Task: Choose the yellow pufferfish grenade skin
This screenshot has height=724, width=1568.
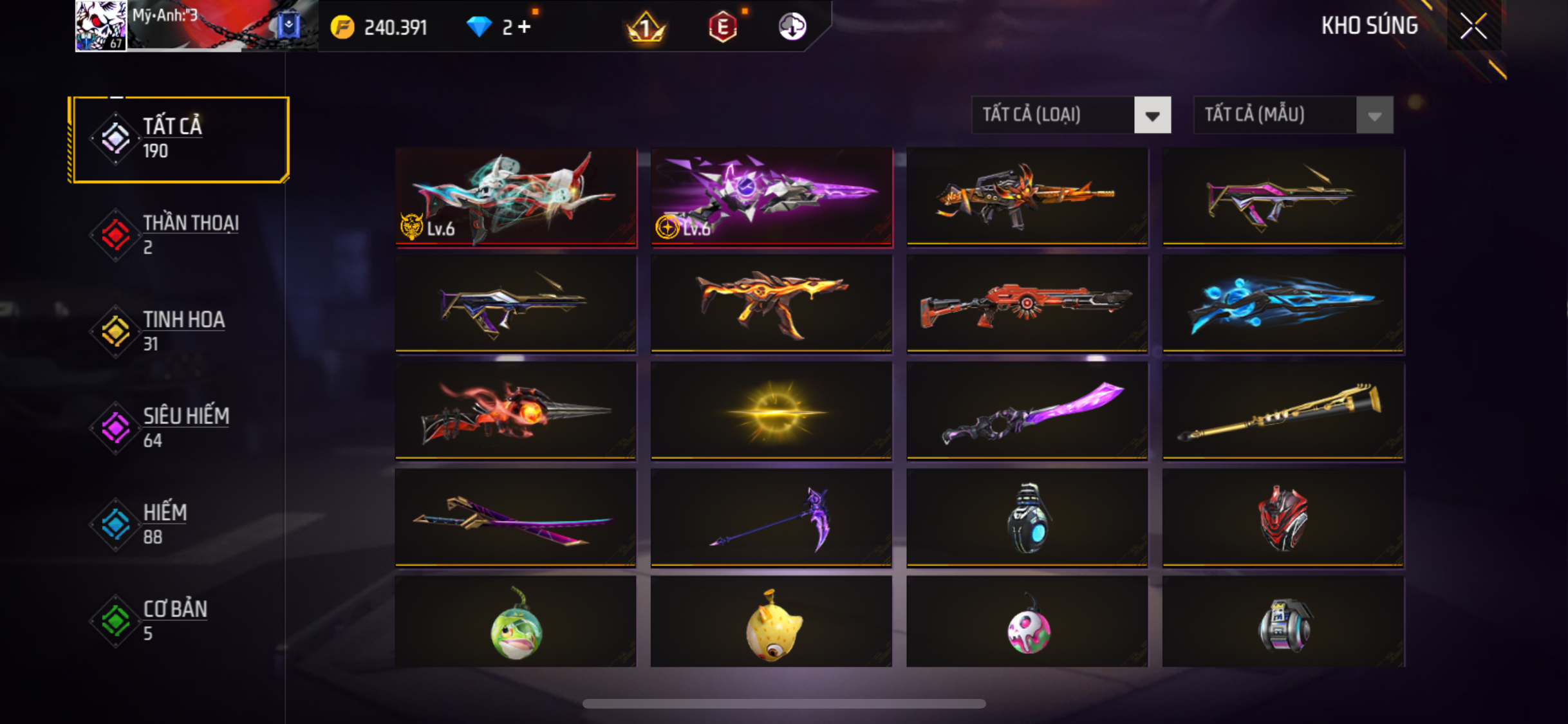Action: [x=772, y=623]
